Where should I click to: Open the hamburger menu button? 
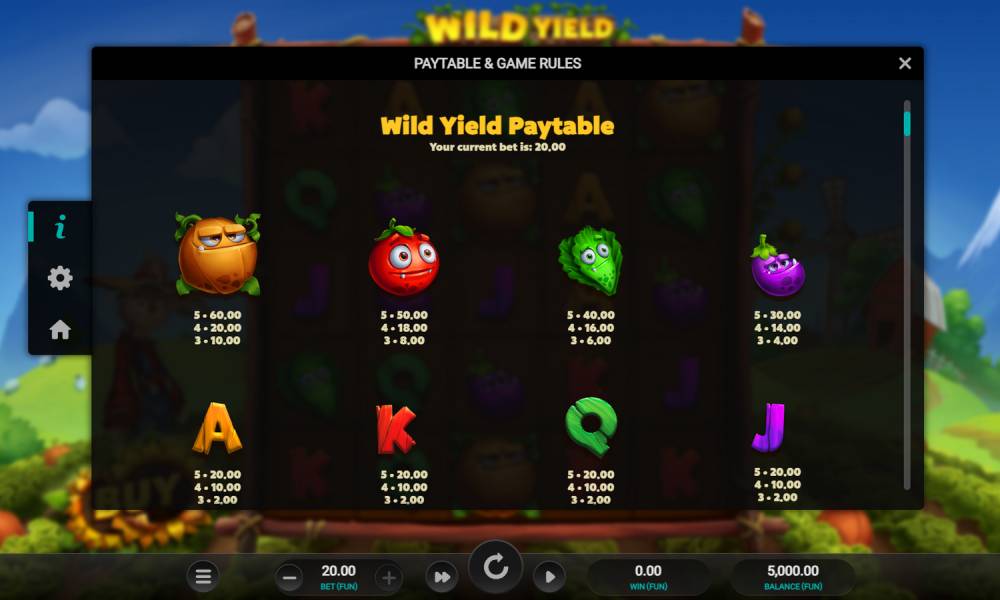click(203, 576)
